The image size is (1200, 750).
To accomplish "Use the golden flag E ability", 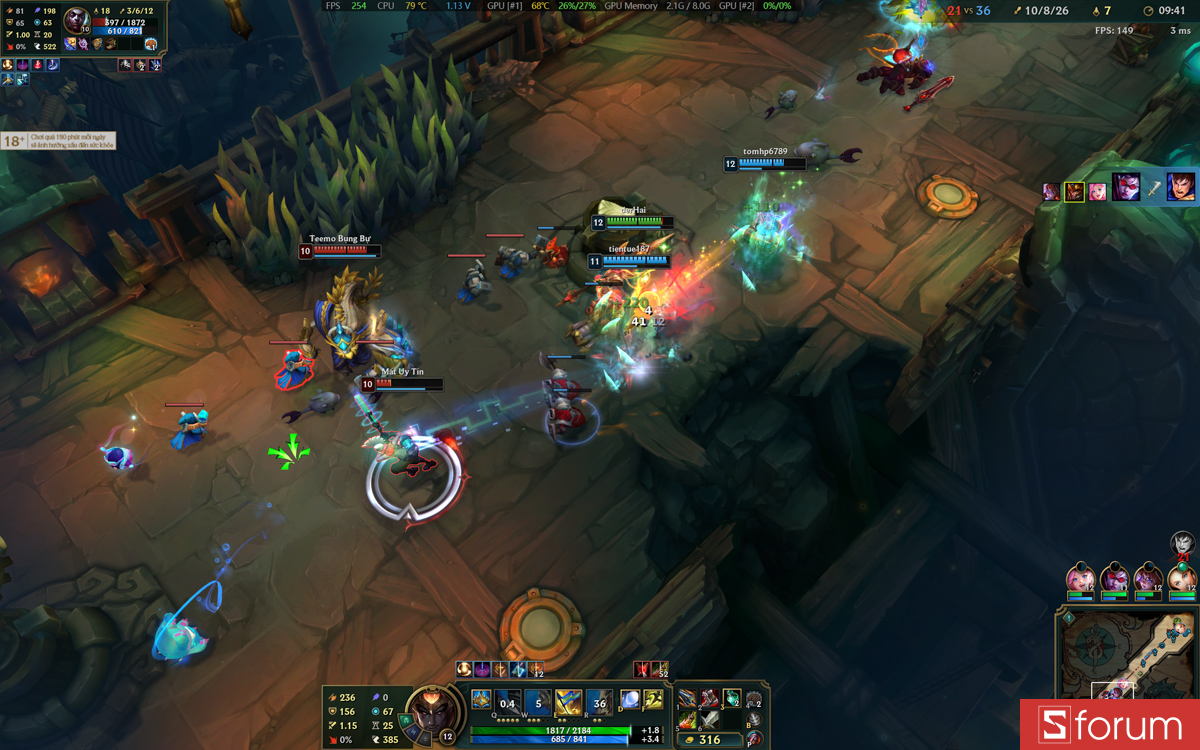I will point(568,701).
